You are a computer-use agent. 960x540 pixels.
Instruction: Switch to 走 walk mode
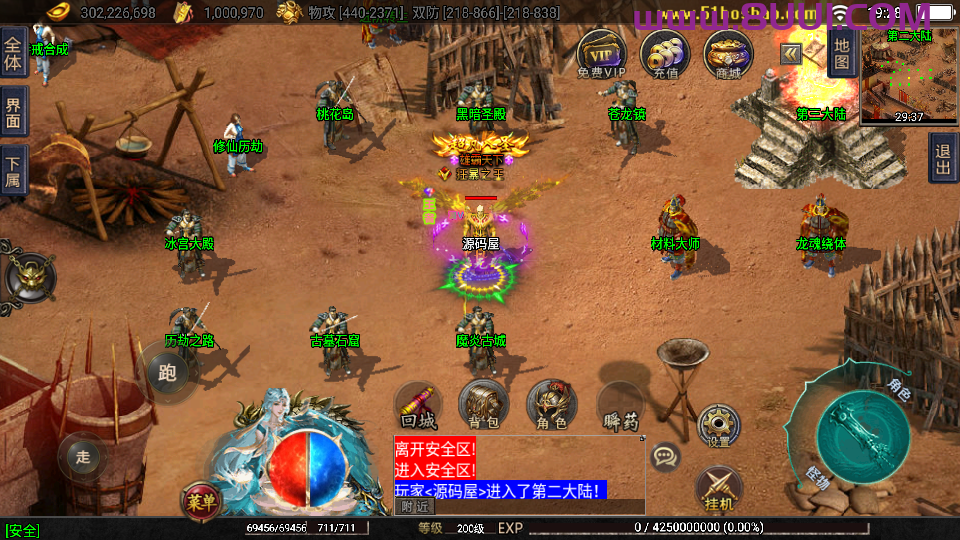point(82,457)
